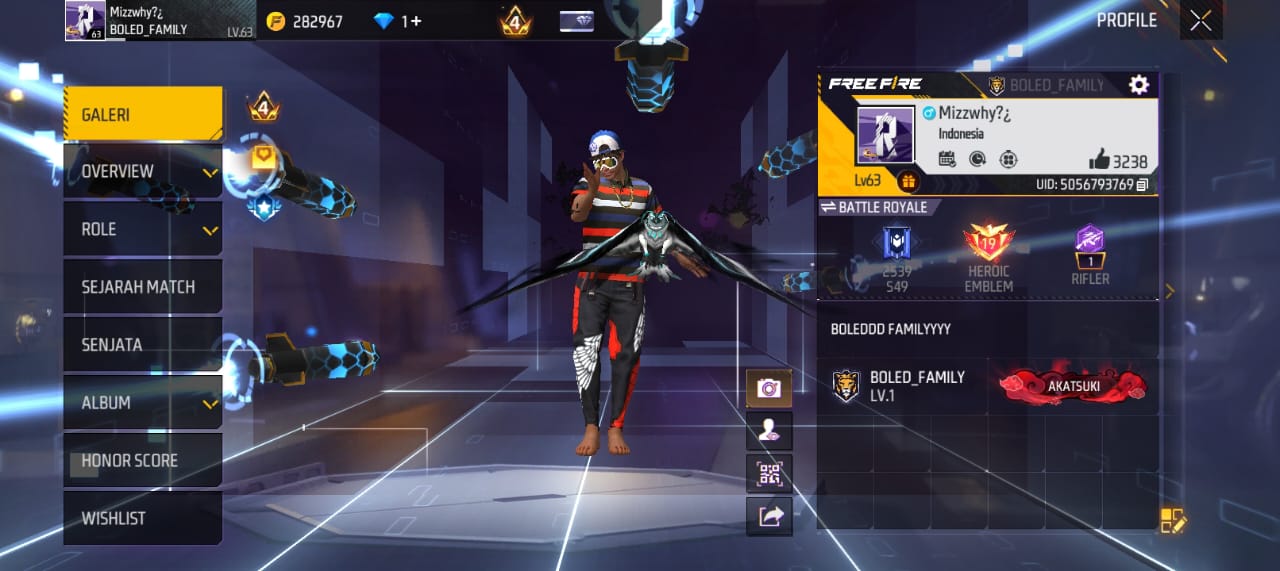Show the QR code button
Screen dimensions: 1280x571
769,474
